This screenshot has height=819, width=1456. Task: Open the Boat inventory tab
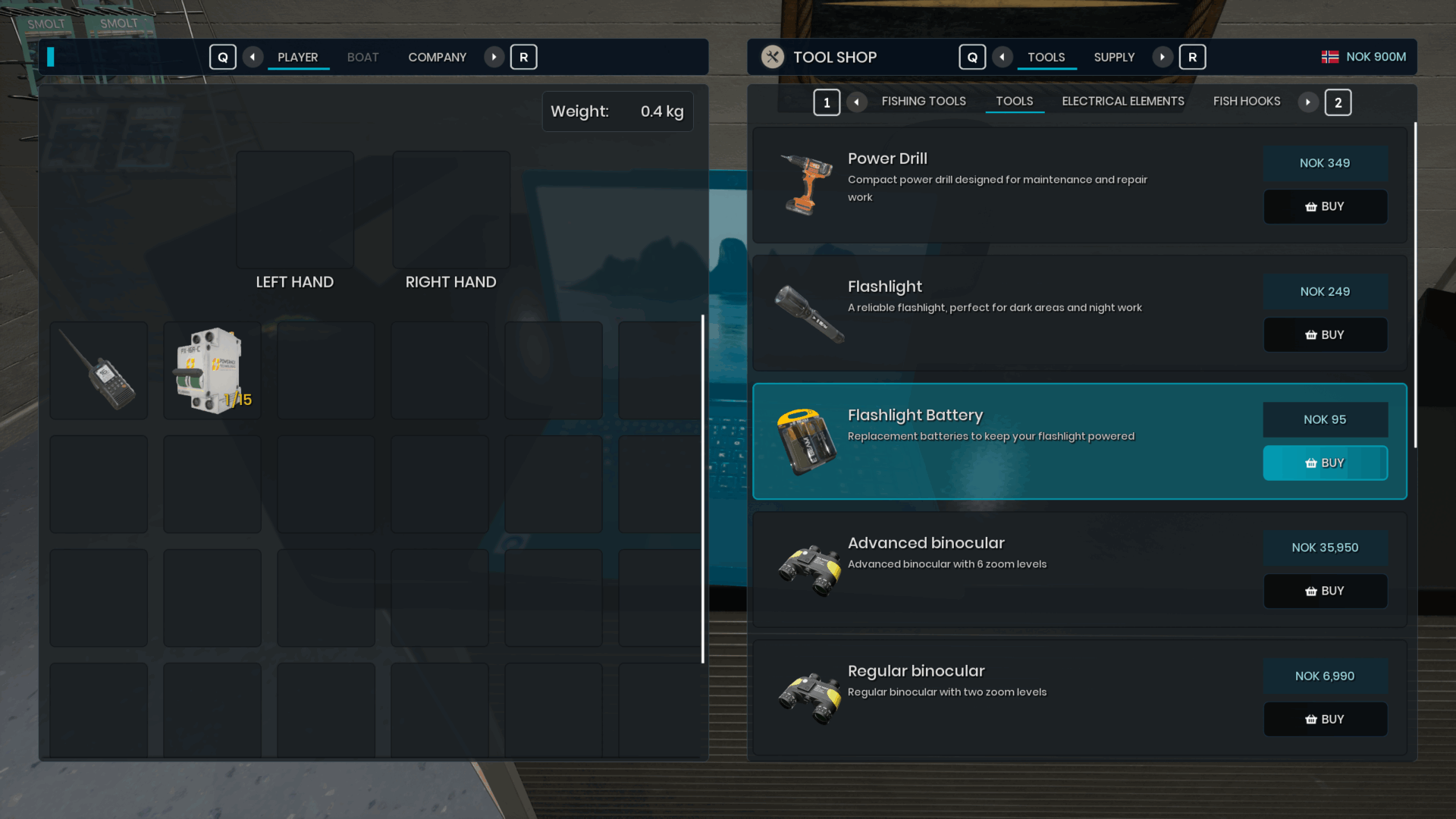coord(362,58)
